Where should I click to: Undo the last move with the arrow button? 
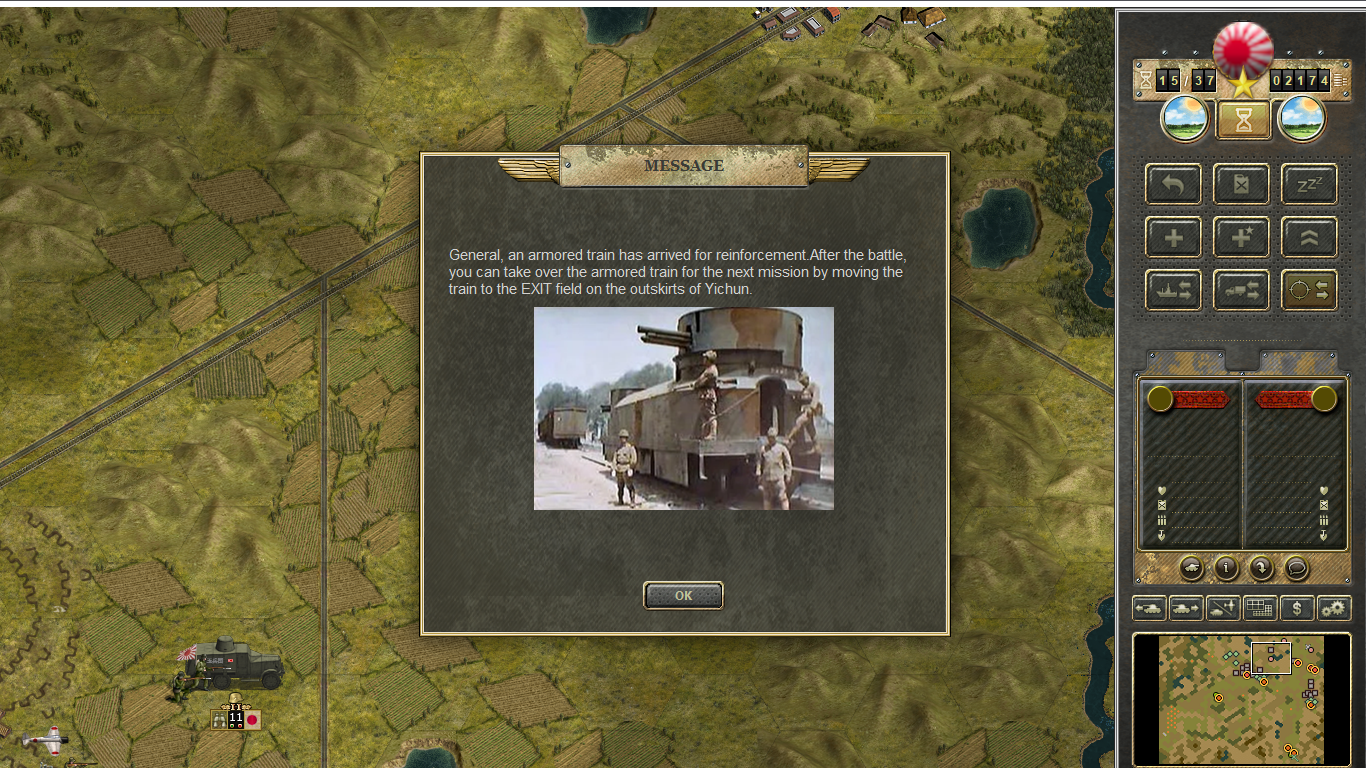[x=1173, y=185]
